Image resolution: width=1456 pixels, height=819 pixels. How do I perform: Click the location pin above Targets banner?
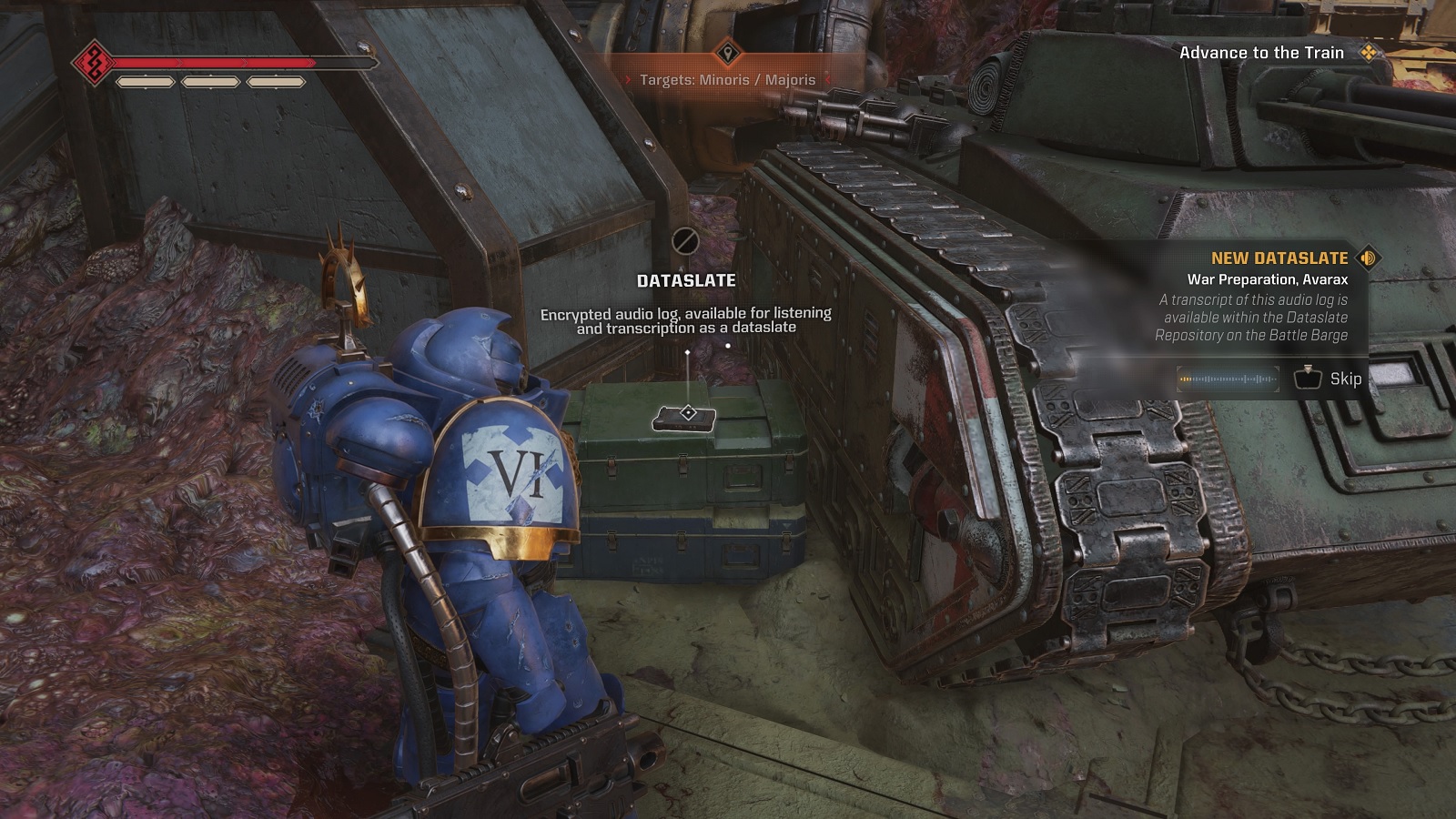point(727,54)
